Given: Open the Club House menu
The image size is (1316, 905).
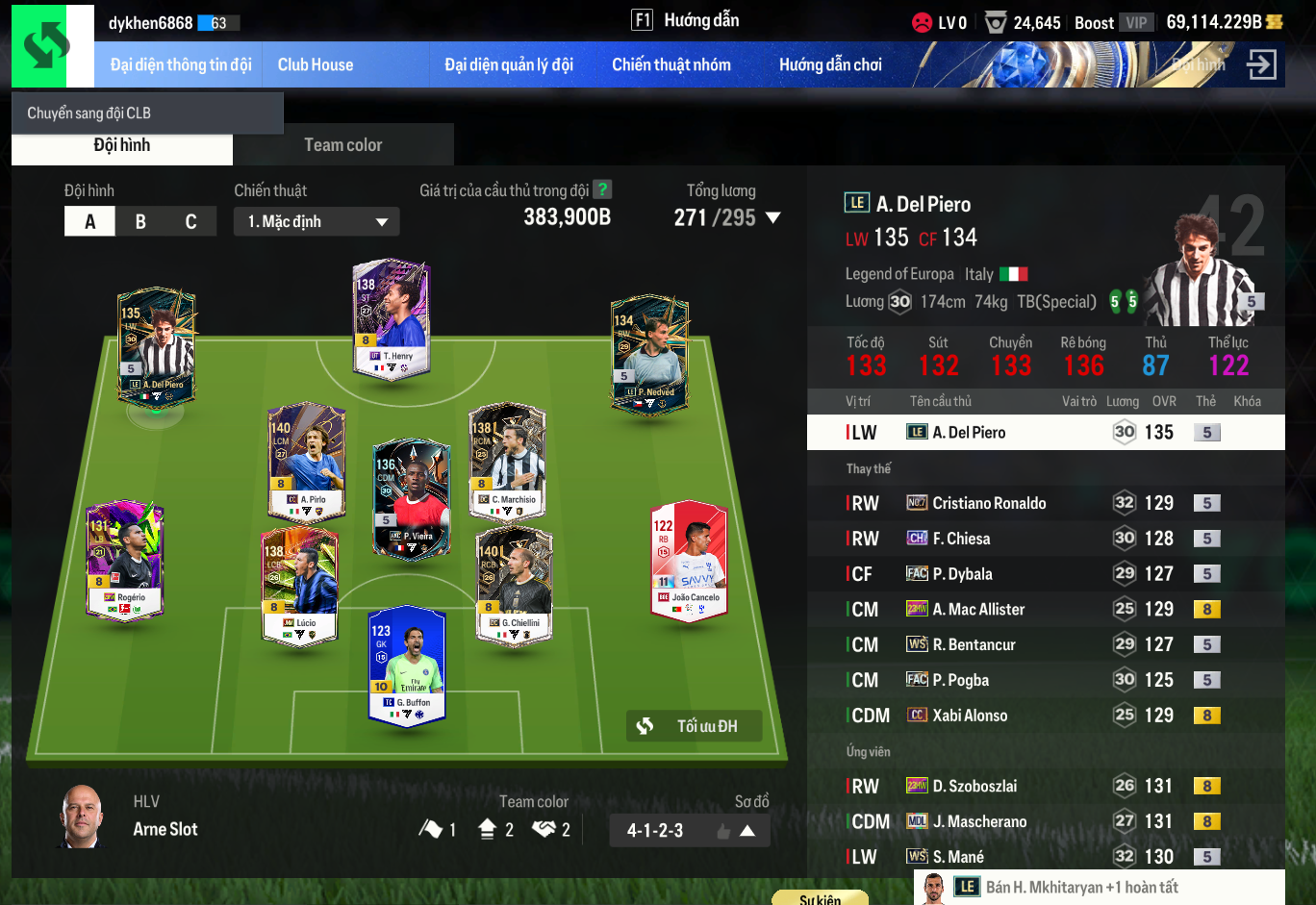Looking at the screenshot, I should click(x=316, y=64).
